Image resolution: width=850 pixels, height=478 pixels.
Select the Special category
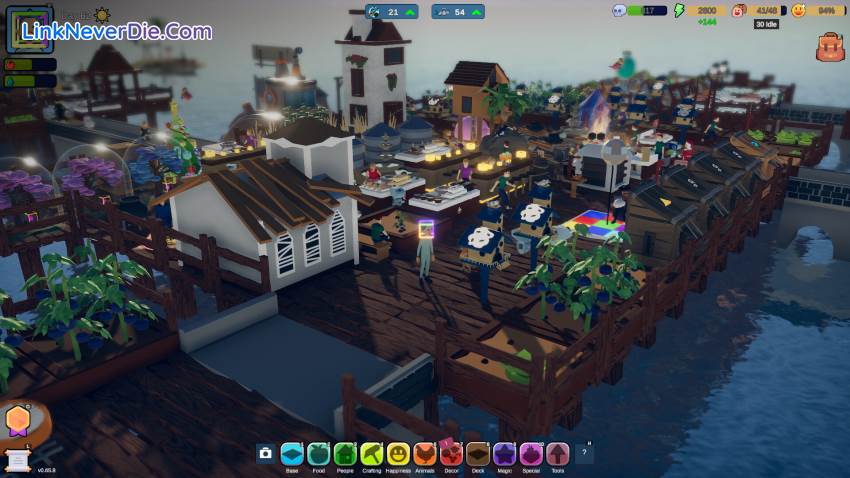tap(531, 454)
